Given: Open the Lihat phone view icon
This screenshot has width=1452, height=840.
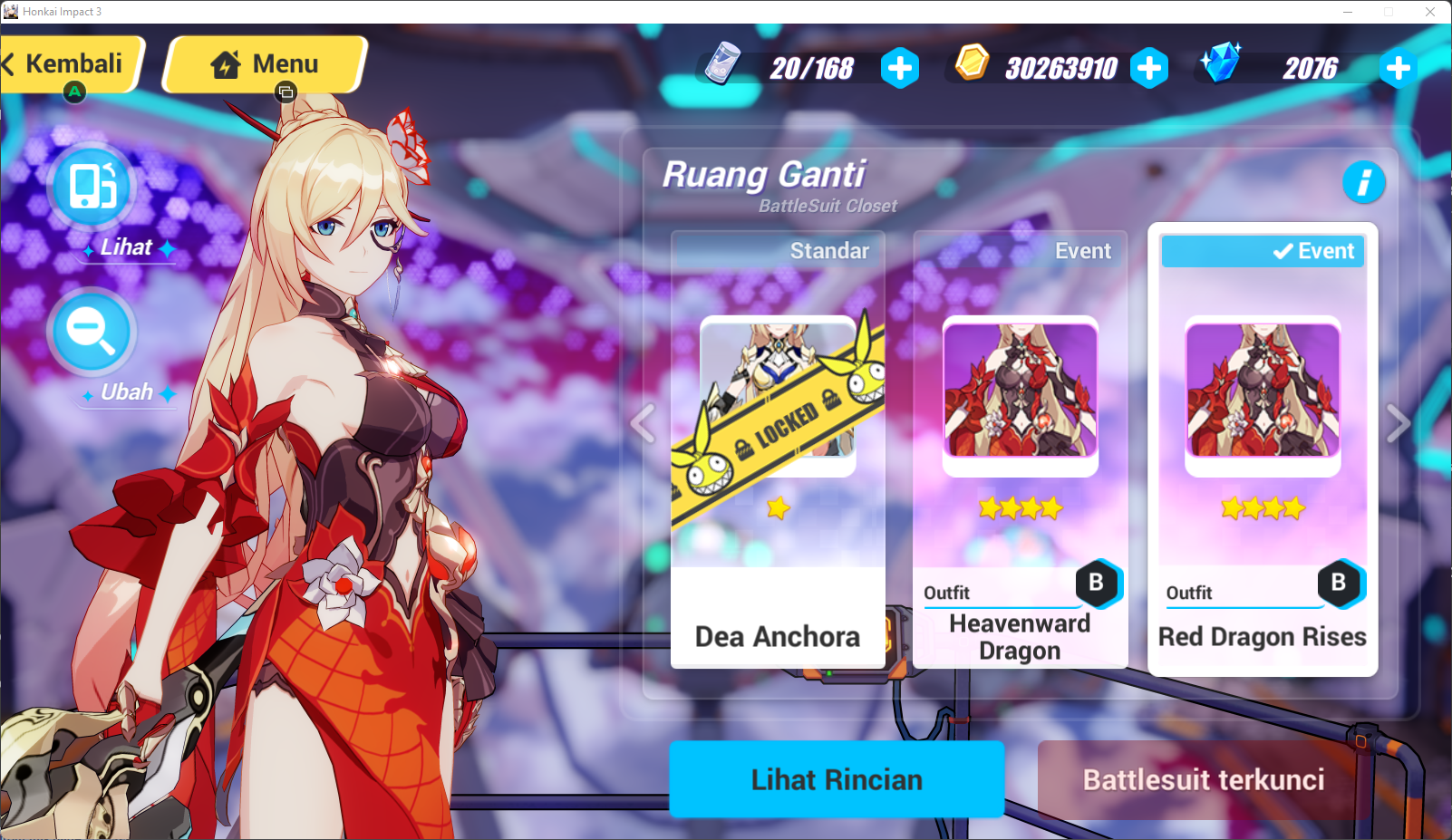Looking at the screenshot, I should (92, 188).
